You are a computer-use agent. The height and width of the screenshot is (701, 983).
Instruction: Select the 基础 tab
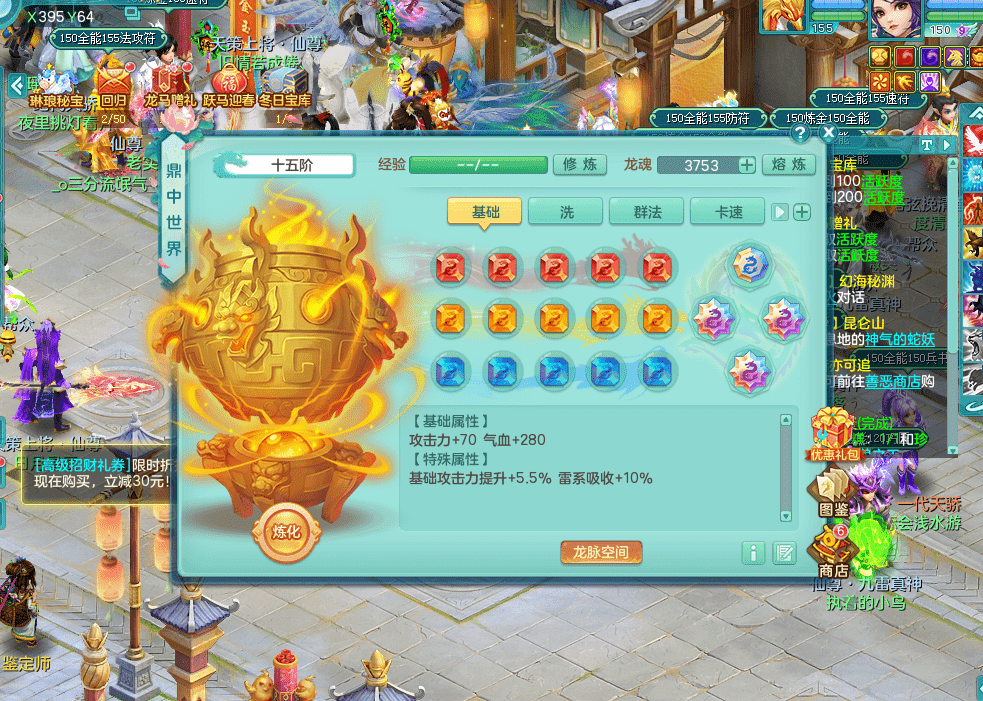(x=485, y=212)
